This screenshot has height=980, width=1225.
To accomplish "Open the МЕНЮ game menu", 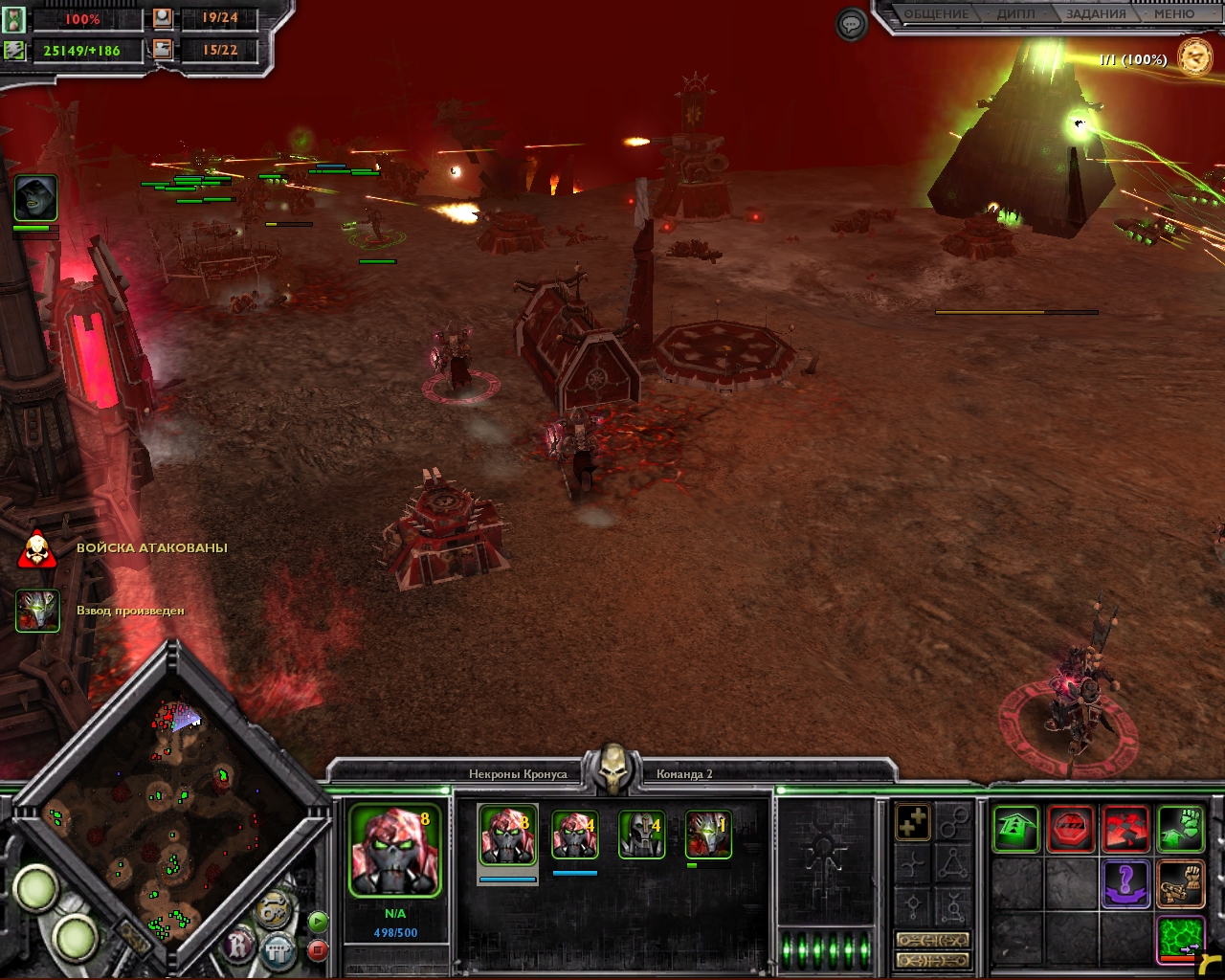I will [1173, 14].
